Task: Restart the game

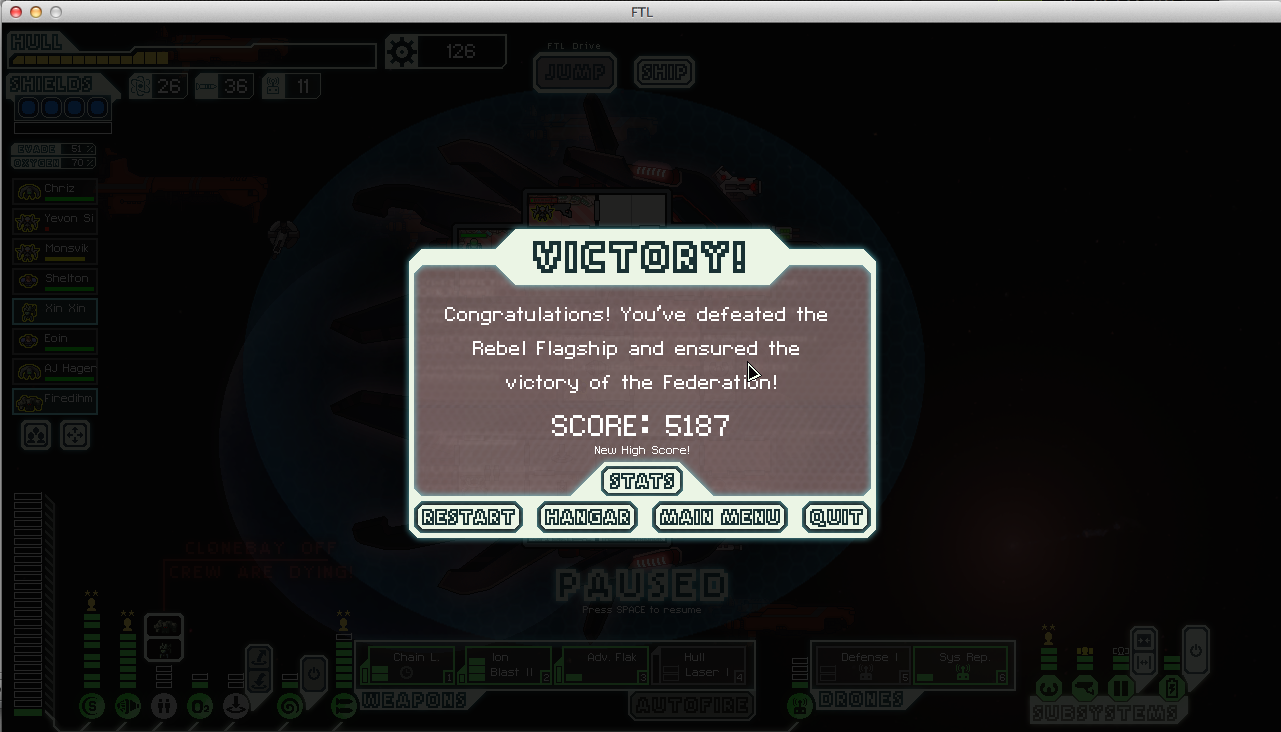Action: [468, 517]
